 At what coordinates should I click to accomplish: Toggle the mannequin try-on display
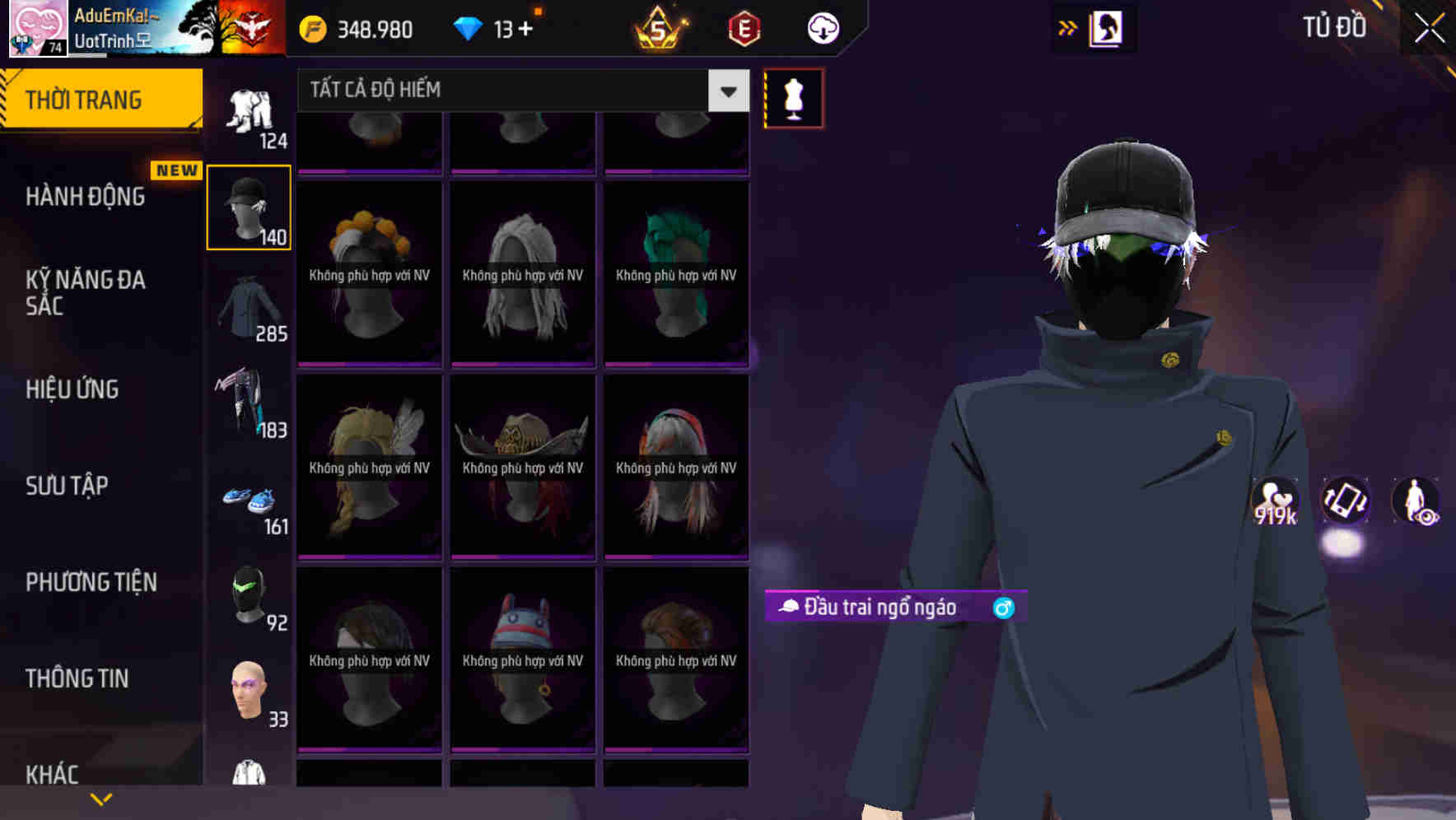[x=793, y=97]
